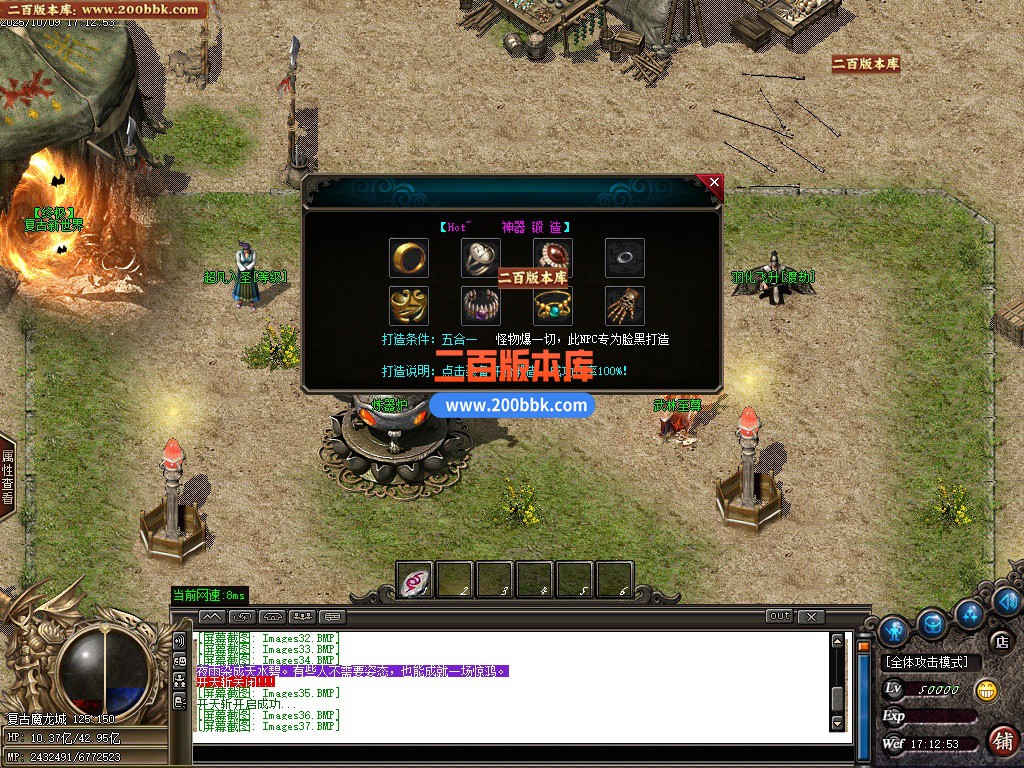
Task: Click the yellow smiley emoji button
Action: pos(986,689)
